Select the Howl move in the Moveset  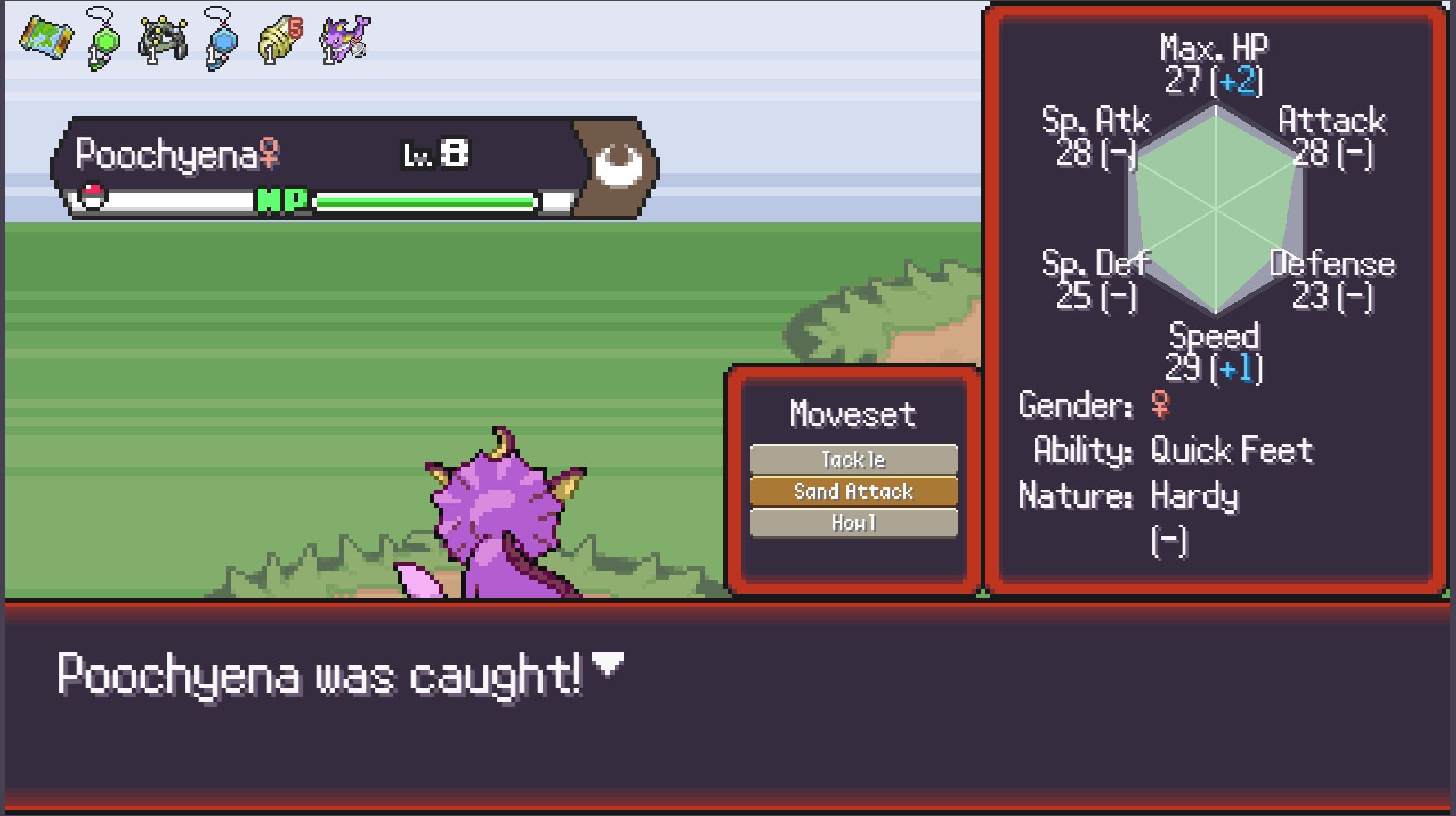point(853,523)
